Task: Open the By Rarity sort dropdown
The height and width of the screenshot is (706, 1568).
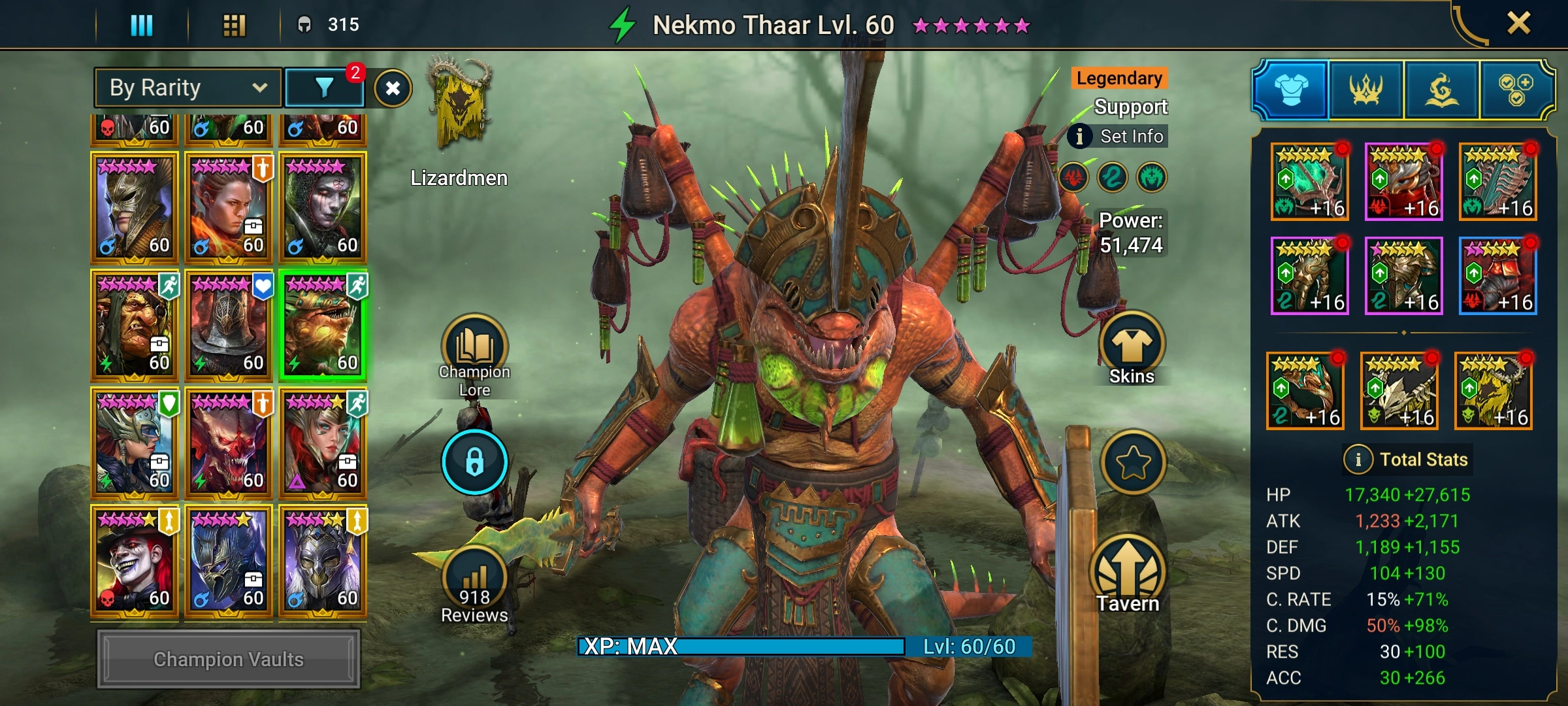Action: (188, 88)
